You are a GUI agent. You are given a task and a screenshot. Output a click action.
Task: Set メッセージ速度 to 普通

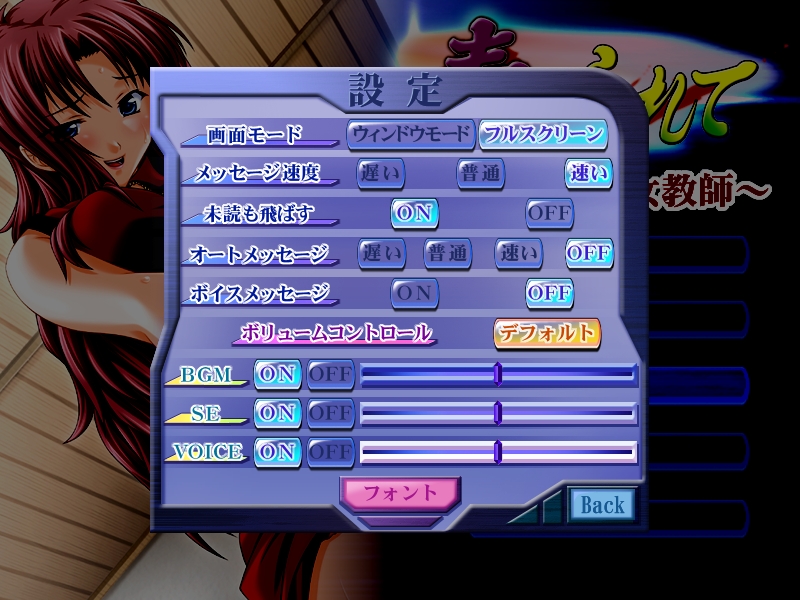click(481, 173)
